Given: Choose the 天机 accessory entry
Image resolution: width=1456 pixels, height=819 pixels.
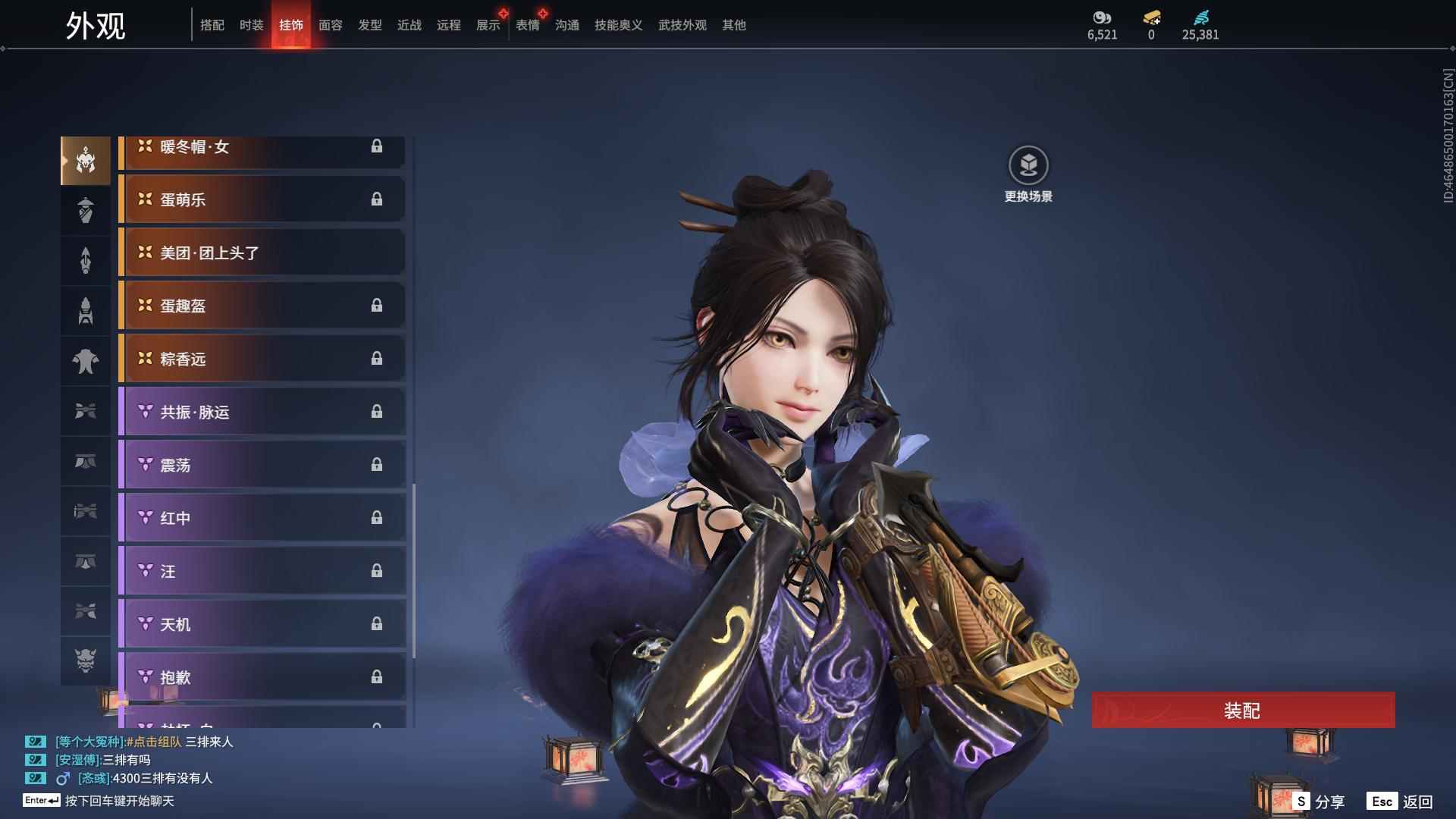Looking at the screenshot, I should (x=262, y=624).
